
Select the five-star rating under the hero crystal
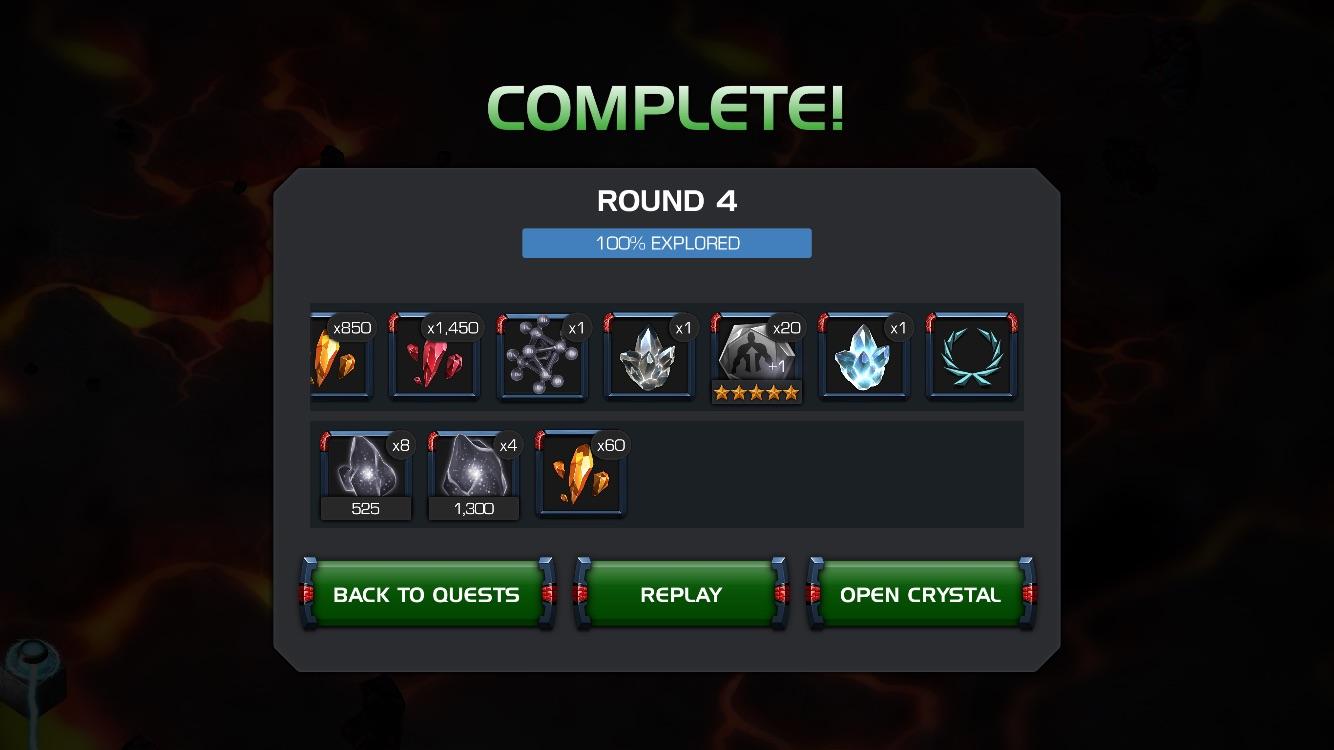(757, 392)
